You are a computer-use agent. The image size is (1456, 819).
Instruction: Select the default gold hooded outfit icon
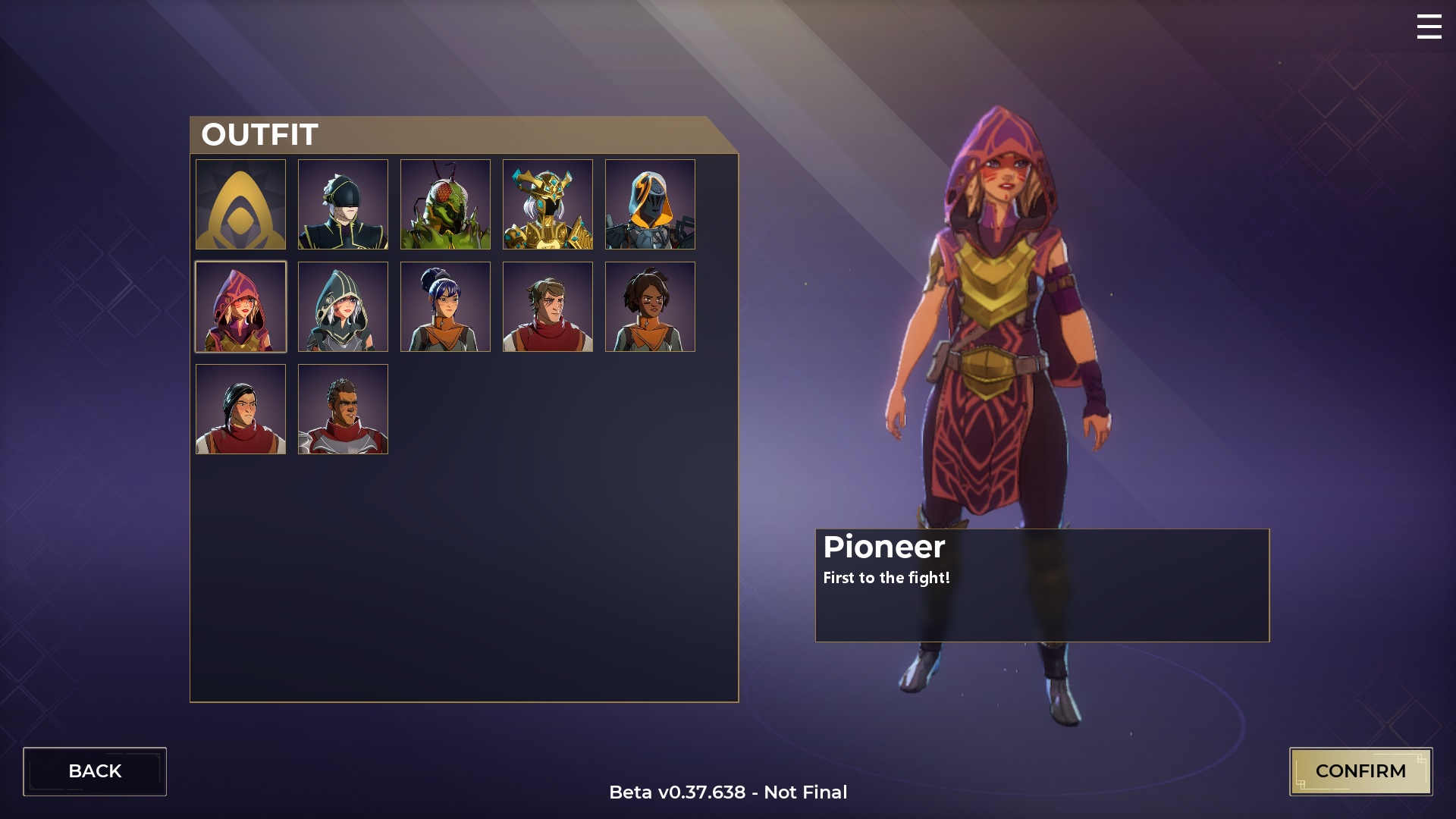pyautogui.click(x=240, y=204)
